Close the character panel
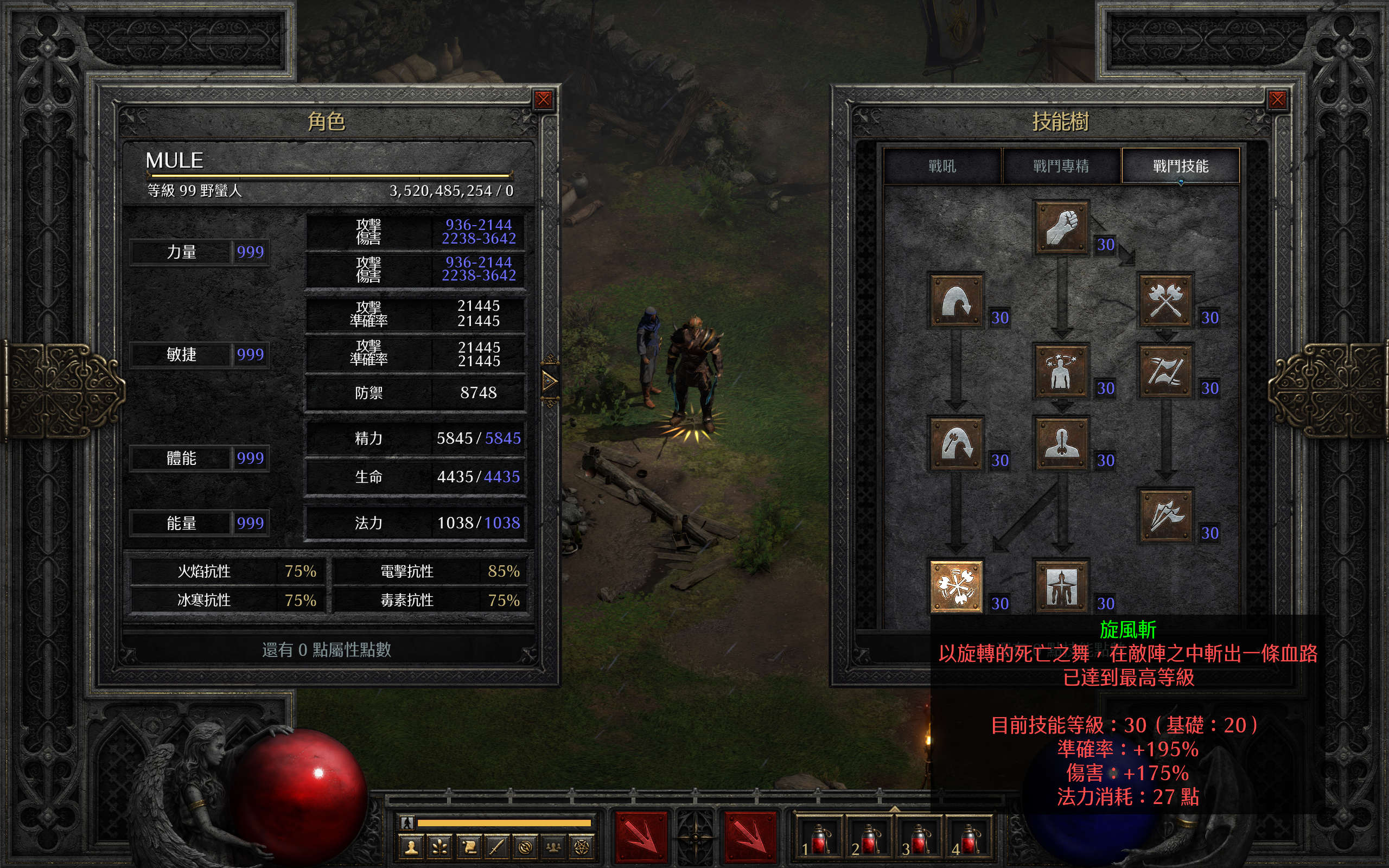Viewport: 1389px width, 868px height. pyautogui.click(x=543, y=100)
